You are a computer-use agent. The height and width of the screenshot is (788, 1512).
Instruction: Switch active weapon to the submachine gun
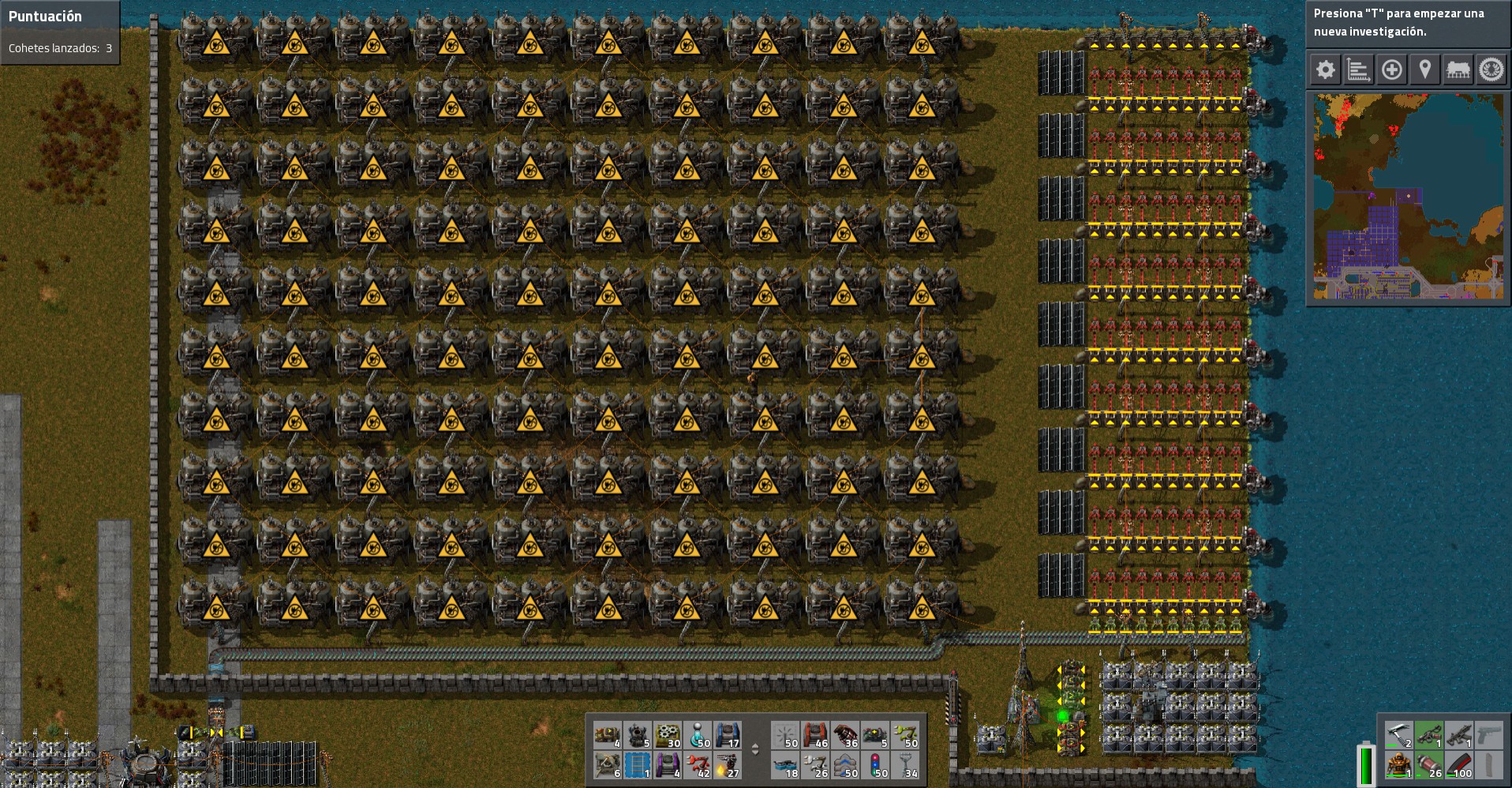(x=1458, y=734)
